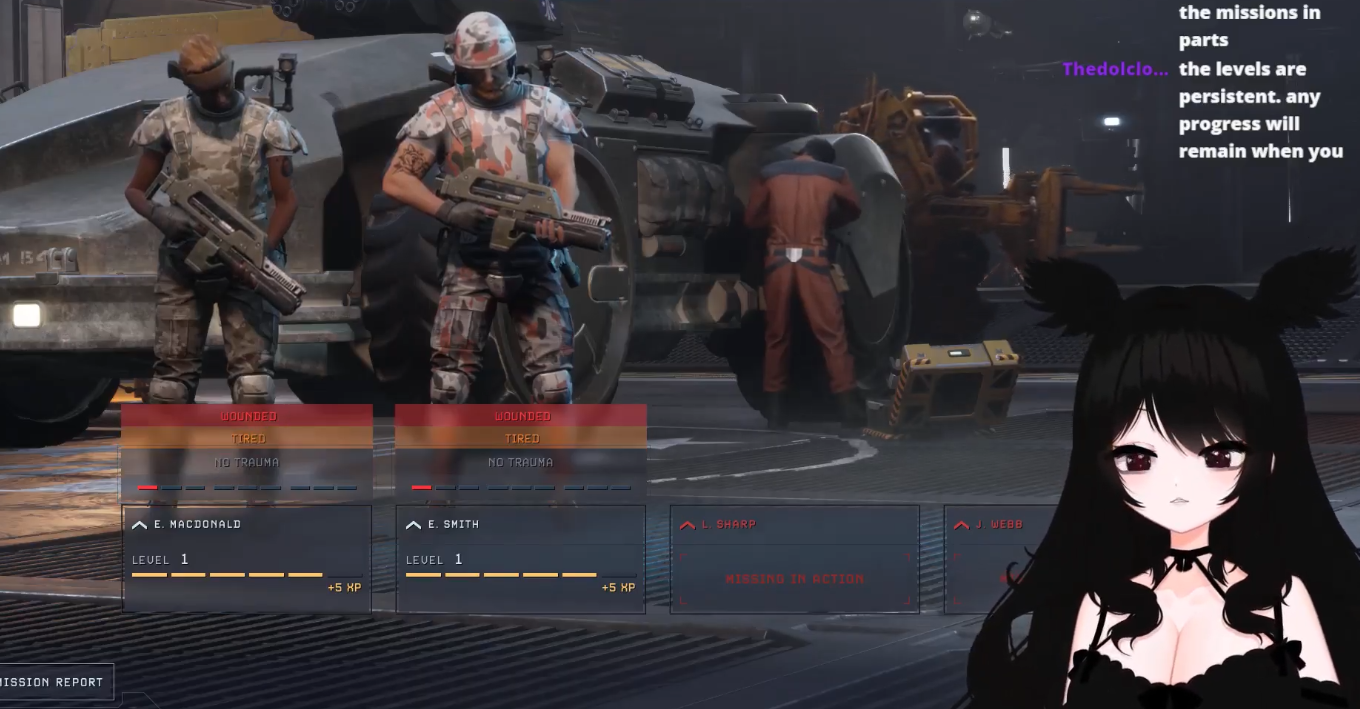Click the Thedolcio chat username
1360x709 pixels.
coord(1115,69)
